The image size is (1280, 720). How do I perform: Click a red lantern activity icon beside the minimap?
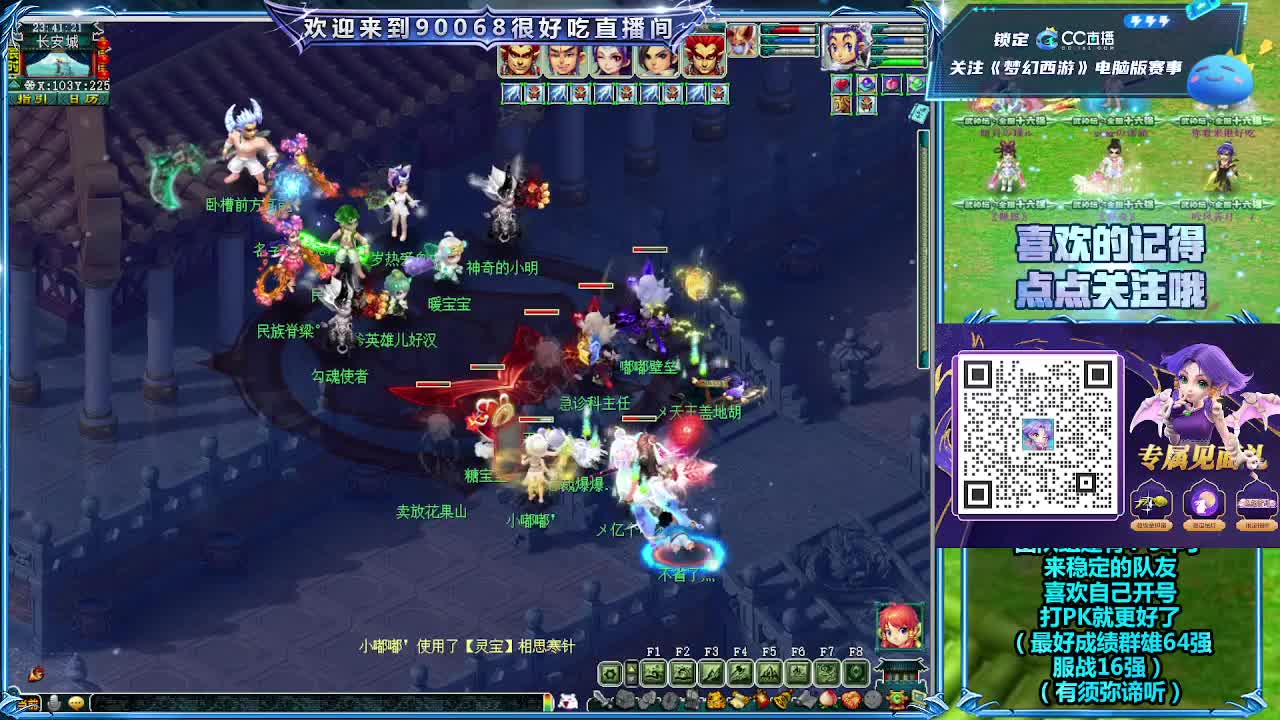[102, 60]
